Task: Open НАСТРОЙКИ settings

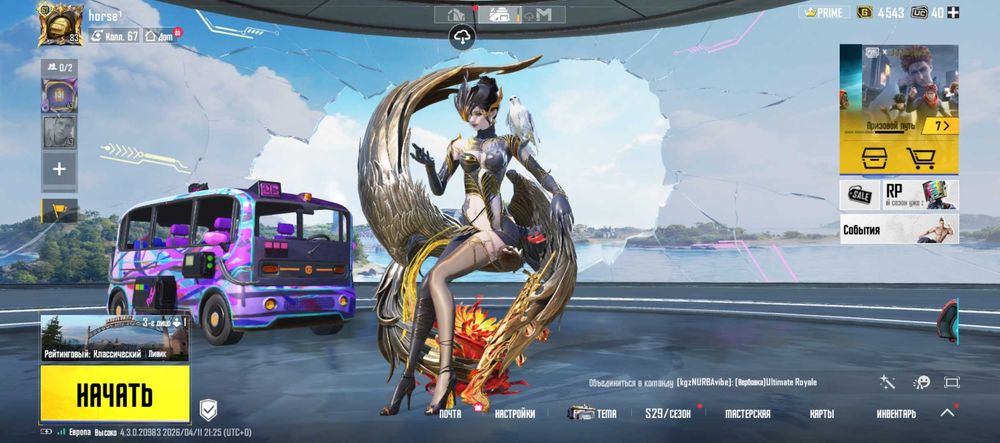Action: point(514,414)
